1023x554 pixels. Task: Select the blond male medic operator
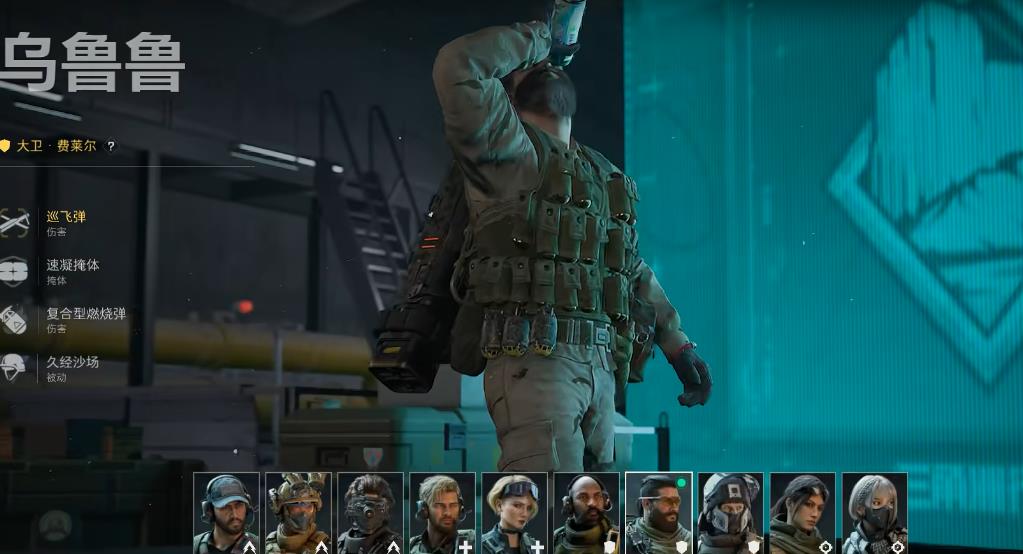[x=443, y=512]
